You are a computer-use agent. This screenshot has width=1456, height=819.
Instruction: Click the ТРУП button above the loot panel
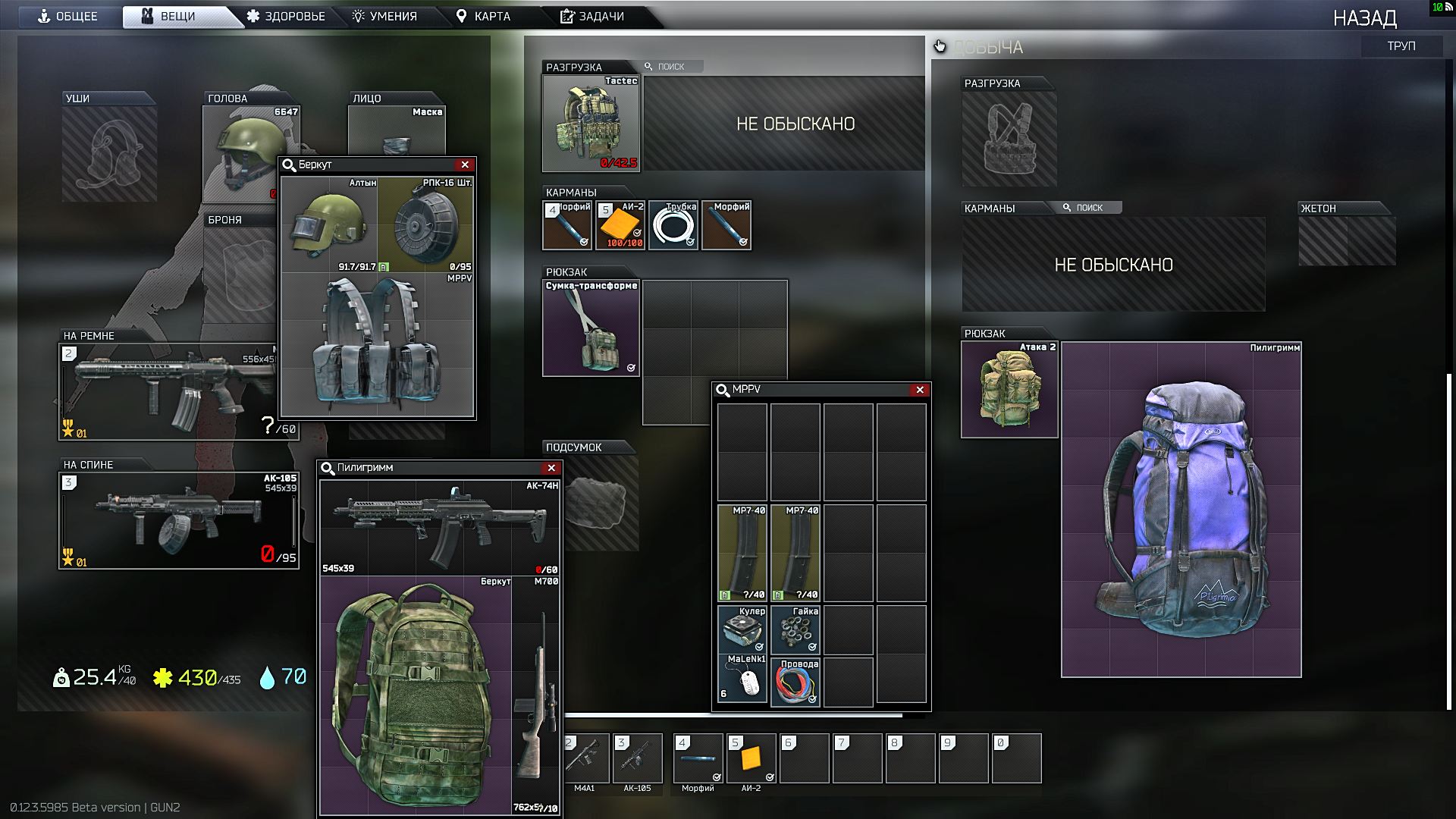click(1402, 45)
